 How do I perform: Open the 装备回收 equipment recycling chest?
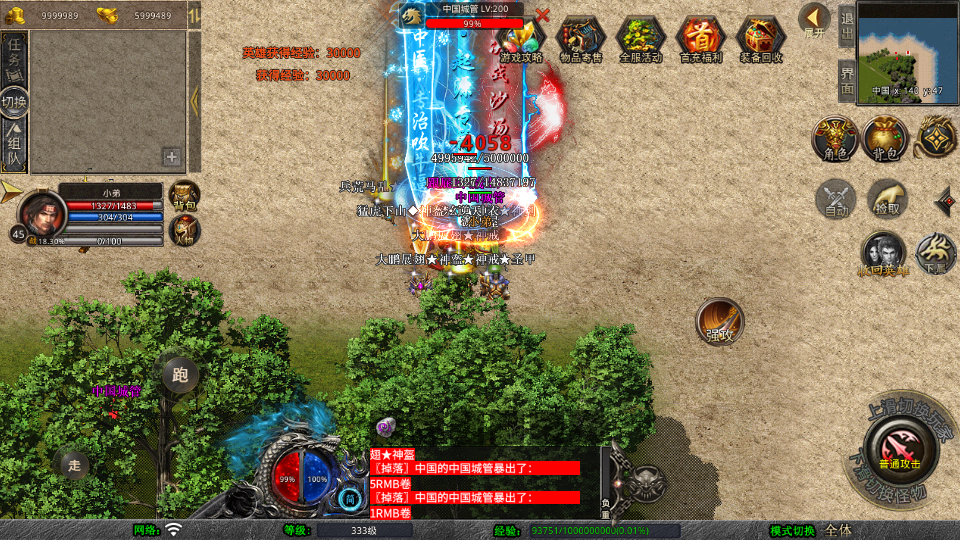[x=761, y=38]
